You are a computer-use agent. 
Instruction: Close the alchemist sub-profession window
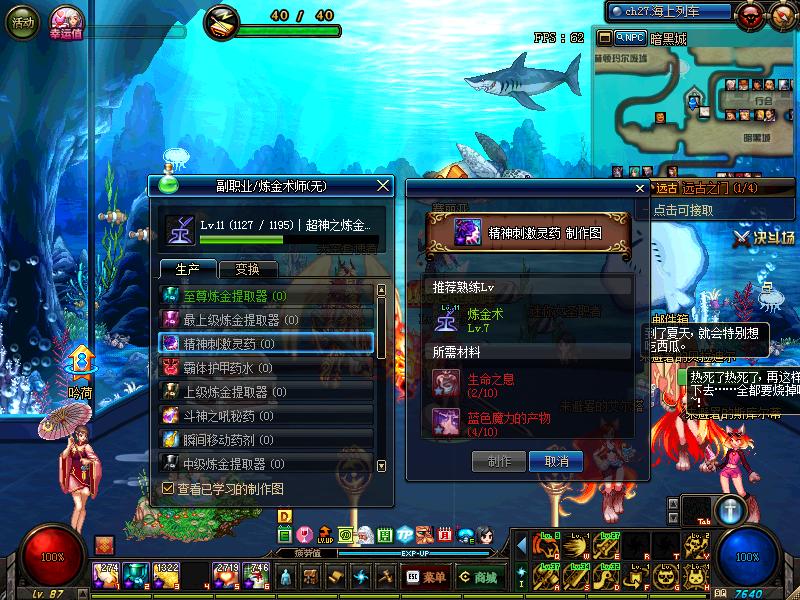pyautogui.click(x=382, y=185)
